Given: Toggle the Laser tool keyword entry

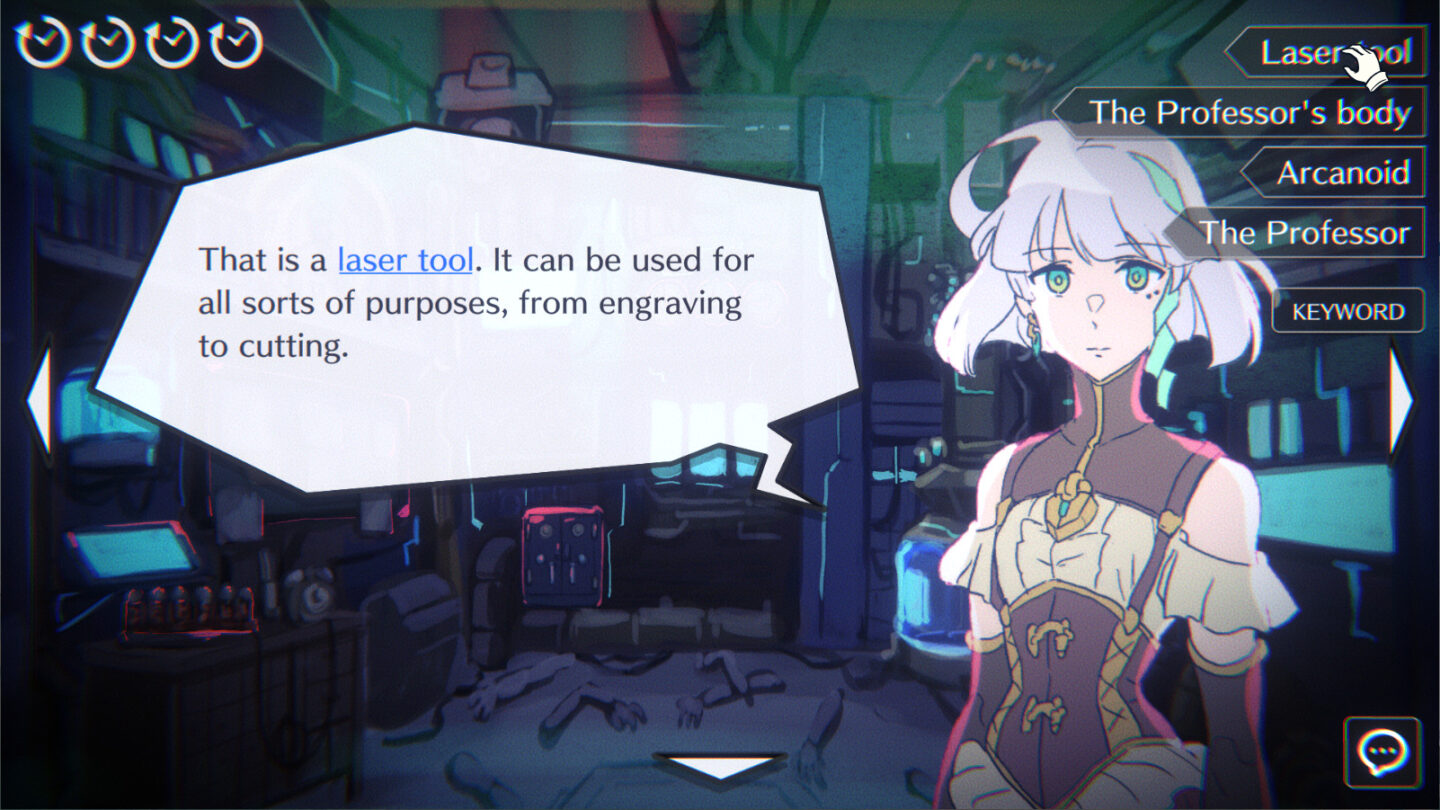Looking at the screenshot, I should (x=1330, y=53).
